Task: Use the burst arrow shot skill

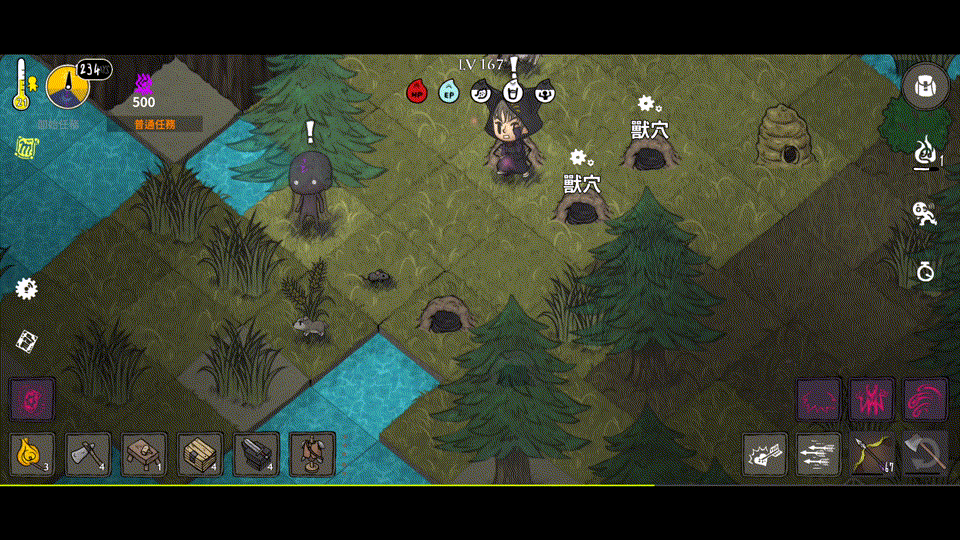Action: click(x=765, y=455)
